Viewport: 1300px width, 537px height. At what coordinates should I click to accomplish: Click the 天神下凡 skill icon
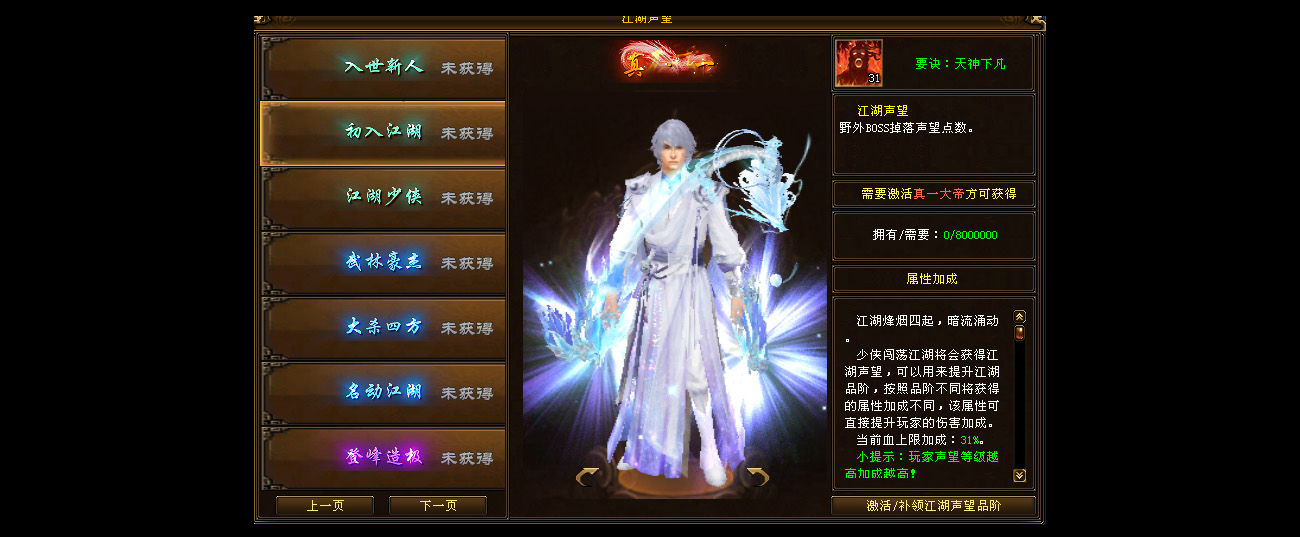pos(859,63)
